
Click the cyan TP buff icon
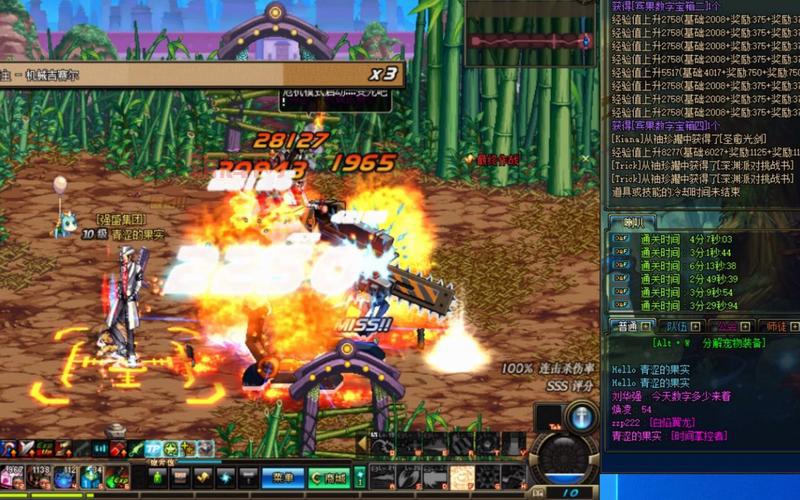[x=154, y=449]
